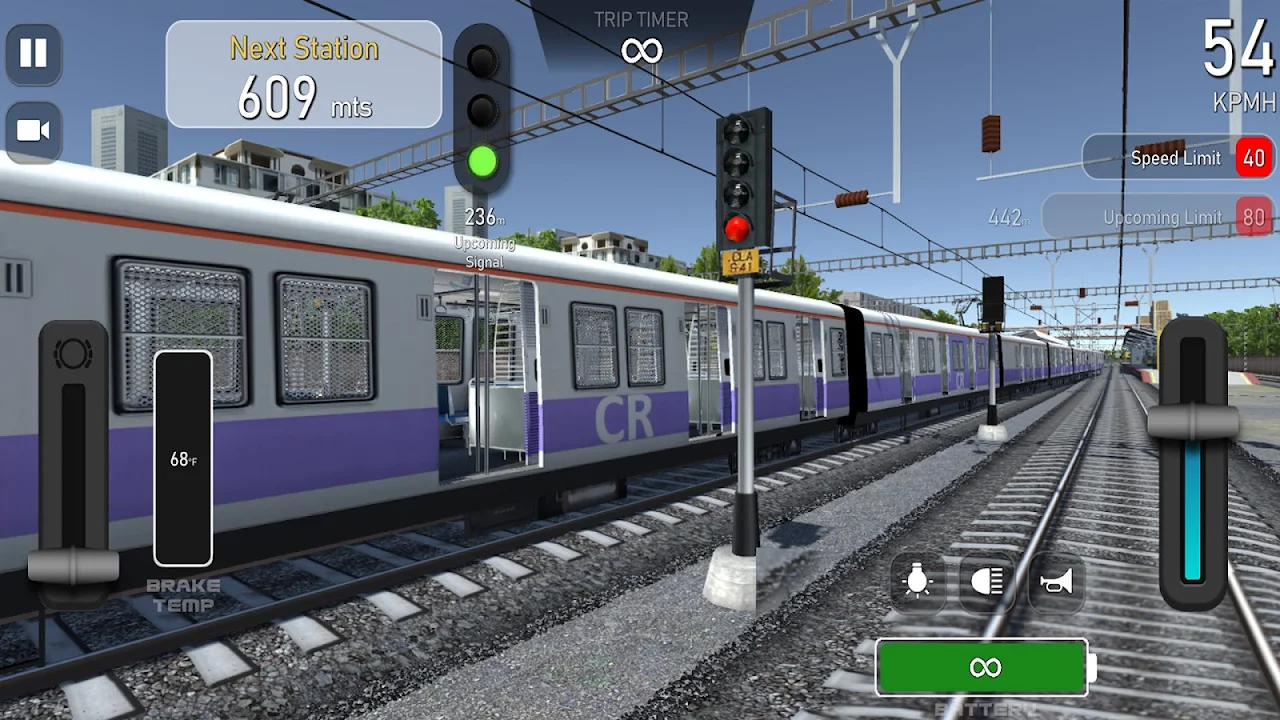Viewport: 1280px width, 720px height.
Task: Toggle the cabin light bulb button
Action: (917, 582)
